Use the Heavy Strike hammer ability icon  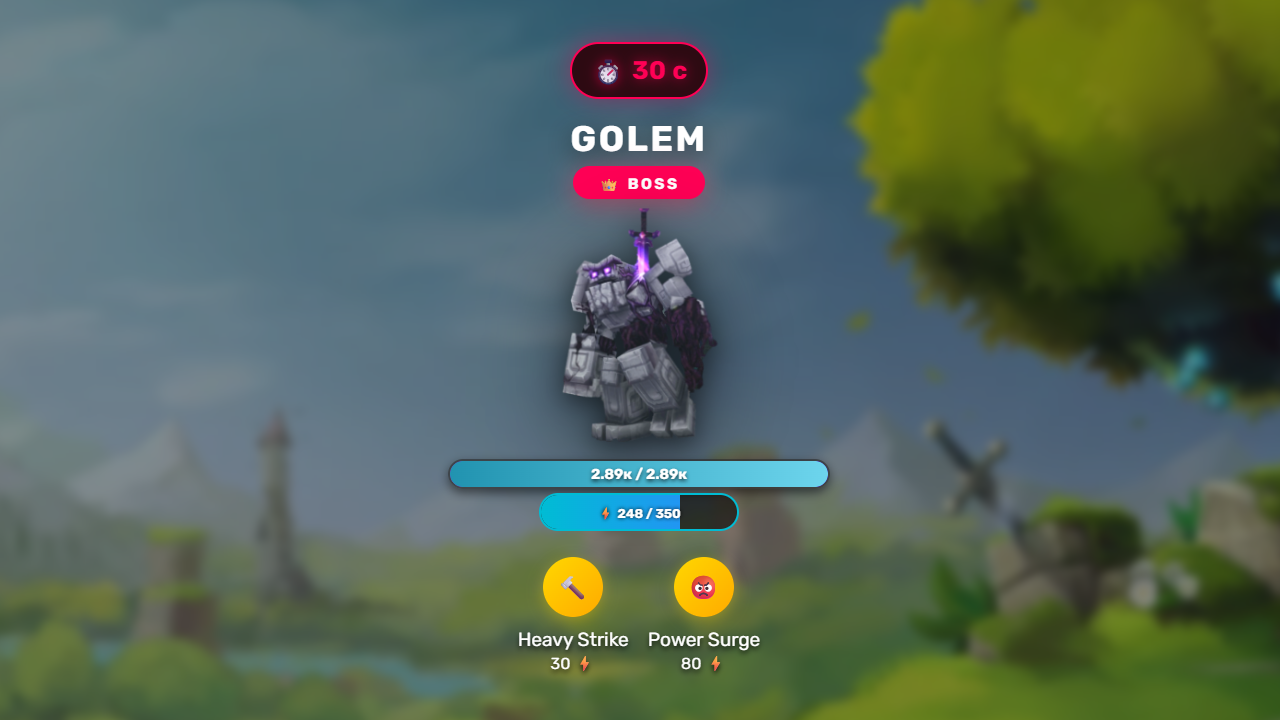pyautogui.click(x=573, y=587)
